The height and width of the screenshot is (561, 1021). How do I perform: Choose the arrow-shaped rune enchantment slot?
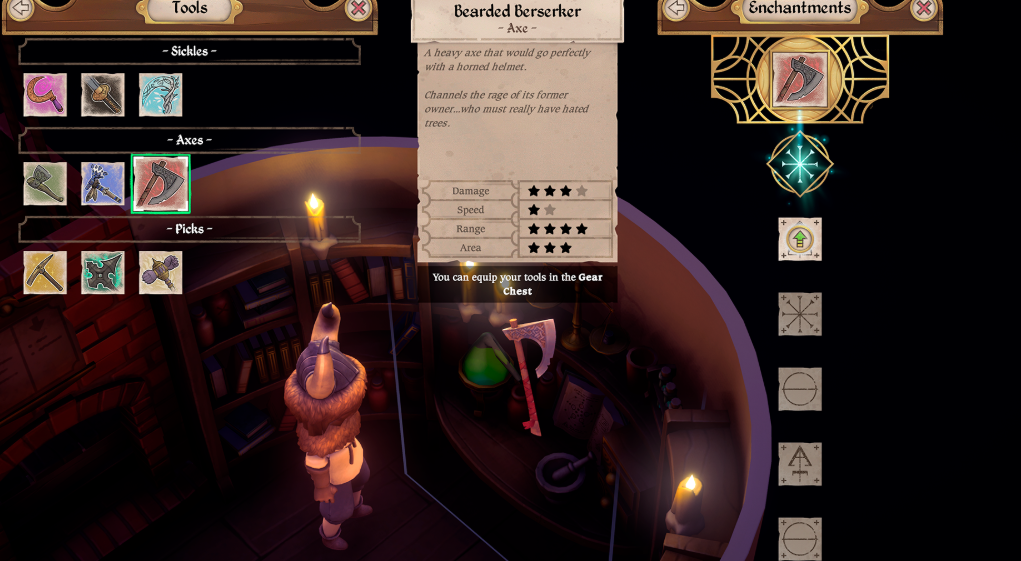point(800,464)
